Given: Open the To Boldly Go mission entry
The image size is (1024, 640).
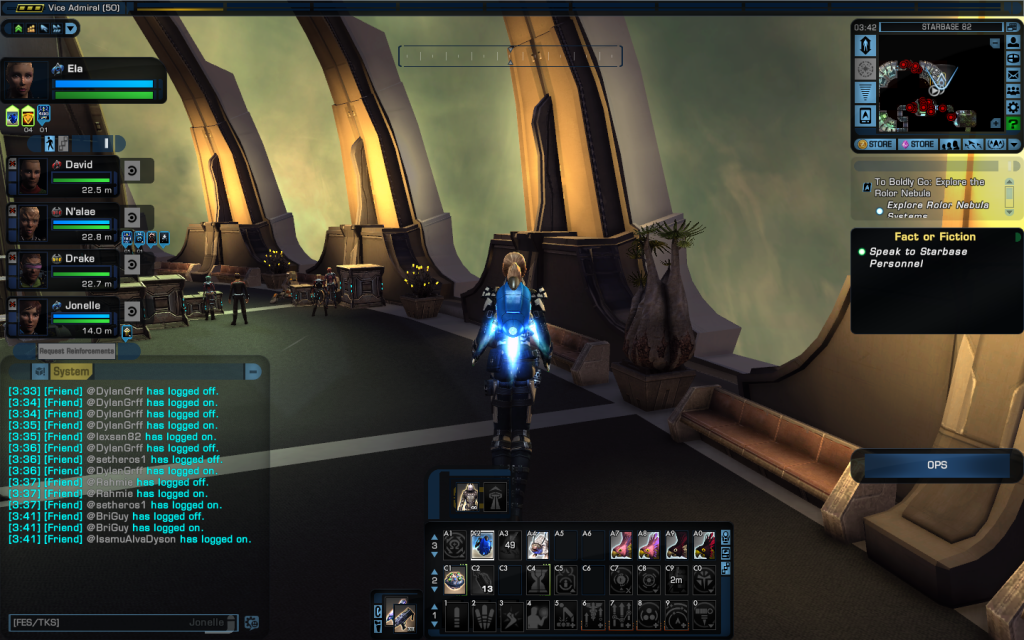Looking at the screenshot, I should point(930,188).
